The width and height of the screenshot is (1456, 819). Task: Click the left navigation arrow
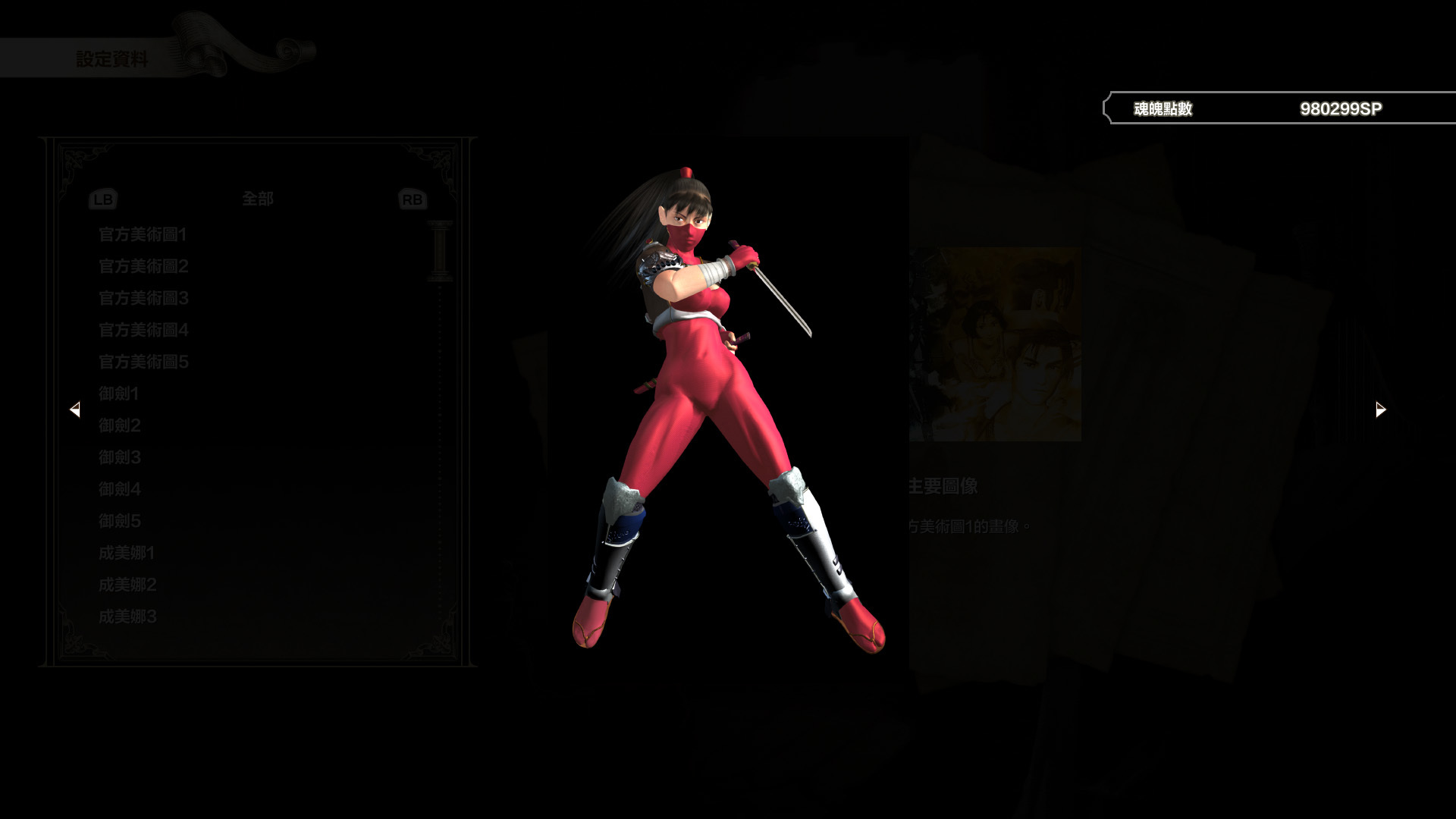[76, 409]
